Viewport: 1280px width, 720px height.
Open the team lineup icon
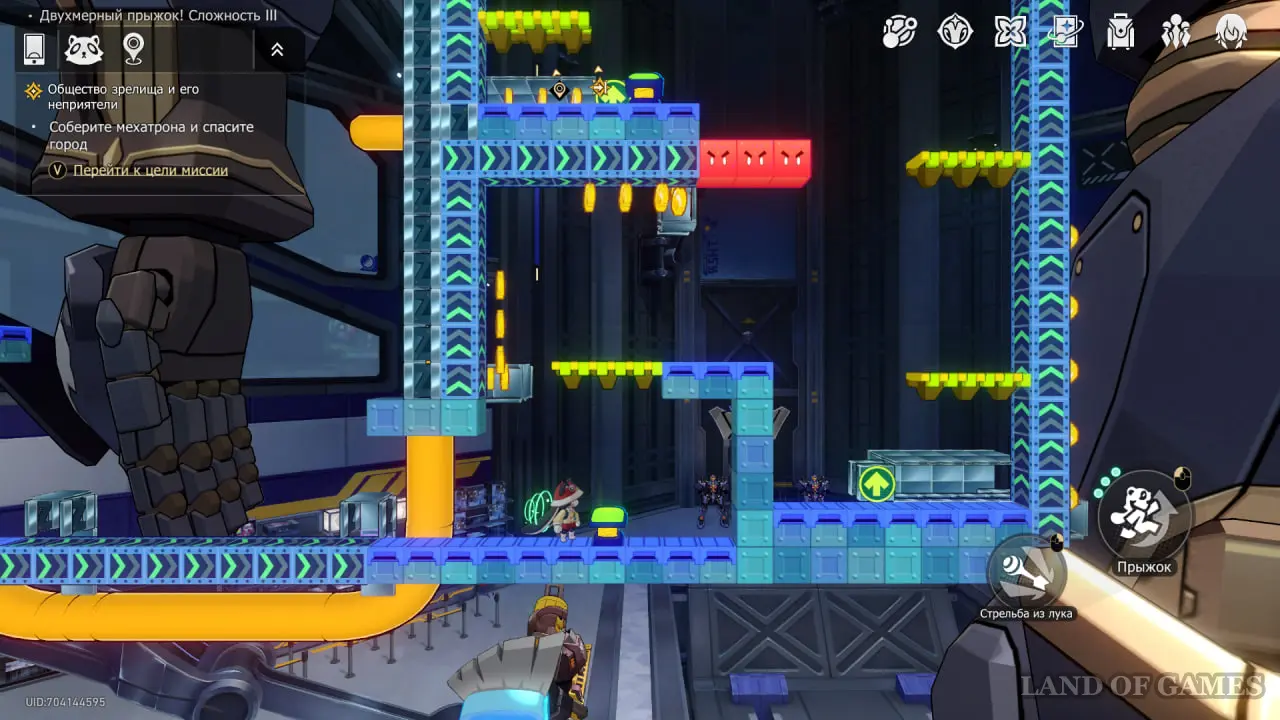click(1175, 32)
